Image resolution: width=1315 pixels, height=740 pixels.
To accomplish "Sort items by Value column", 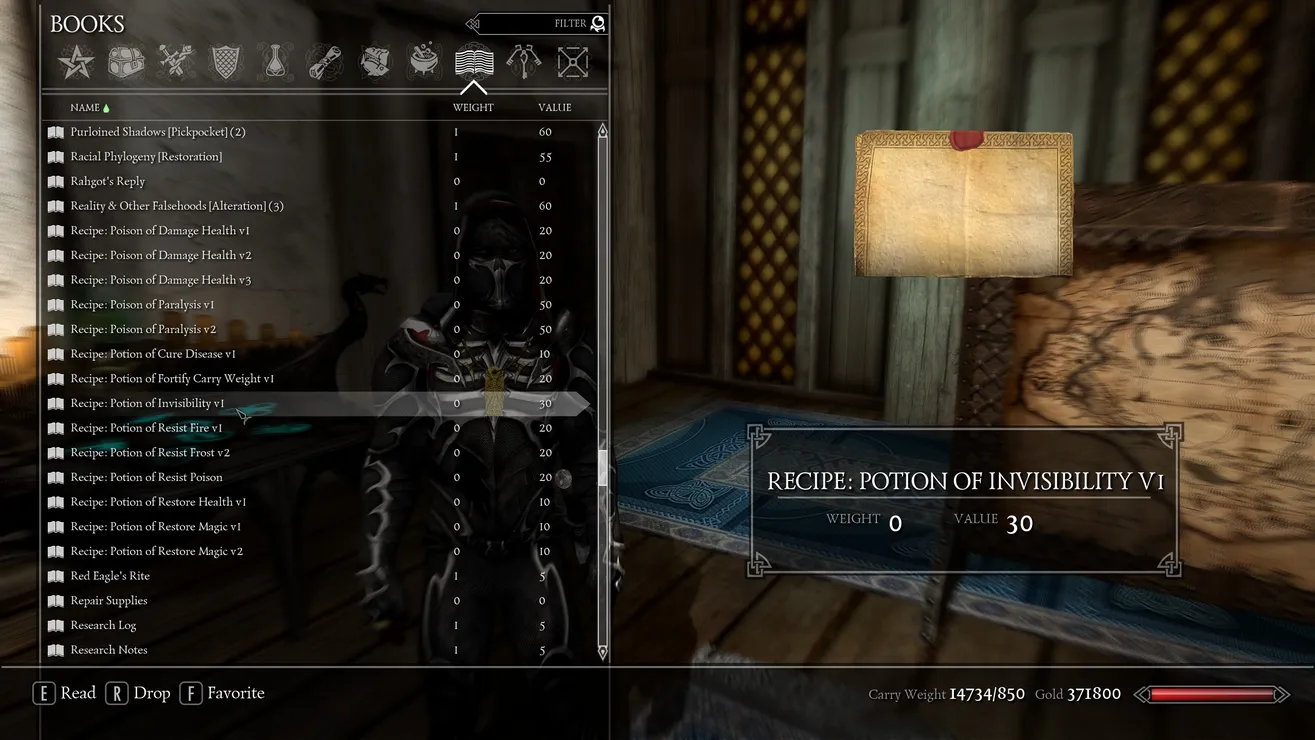I will pyautogui.click(x=554, y=107).
